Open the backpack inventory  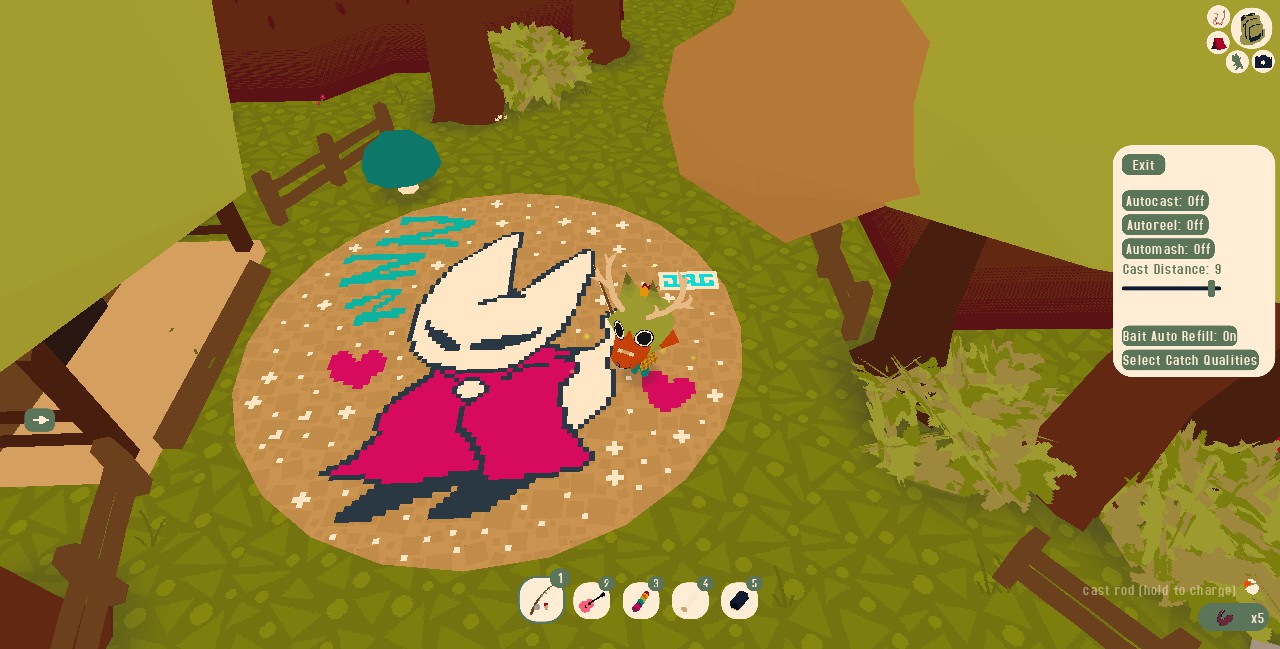tap(1252, 28)
